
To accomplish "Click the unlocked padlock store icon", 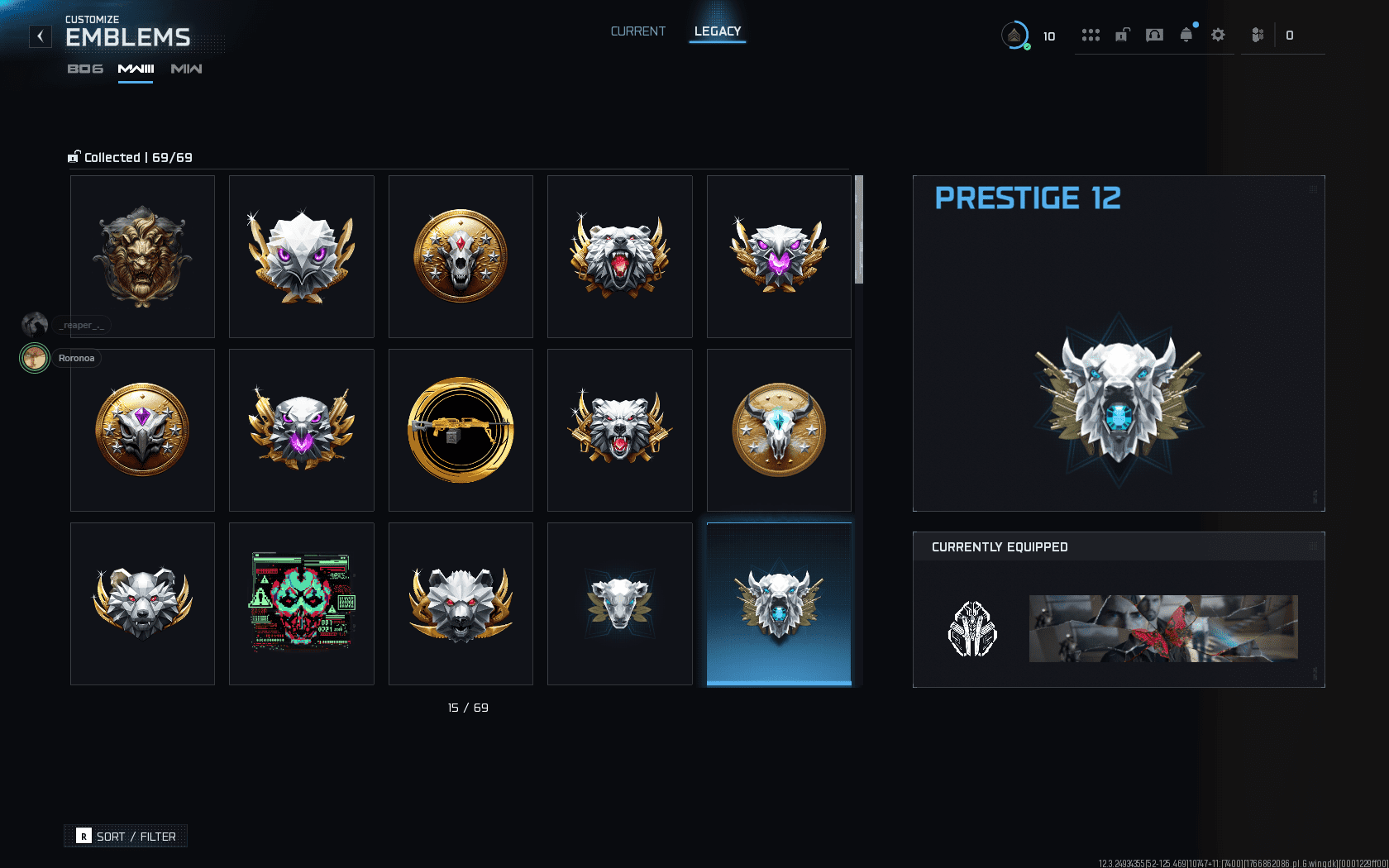I will [x=1121, y=35].
